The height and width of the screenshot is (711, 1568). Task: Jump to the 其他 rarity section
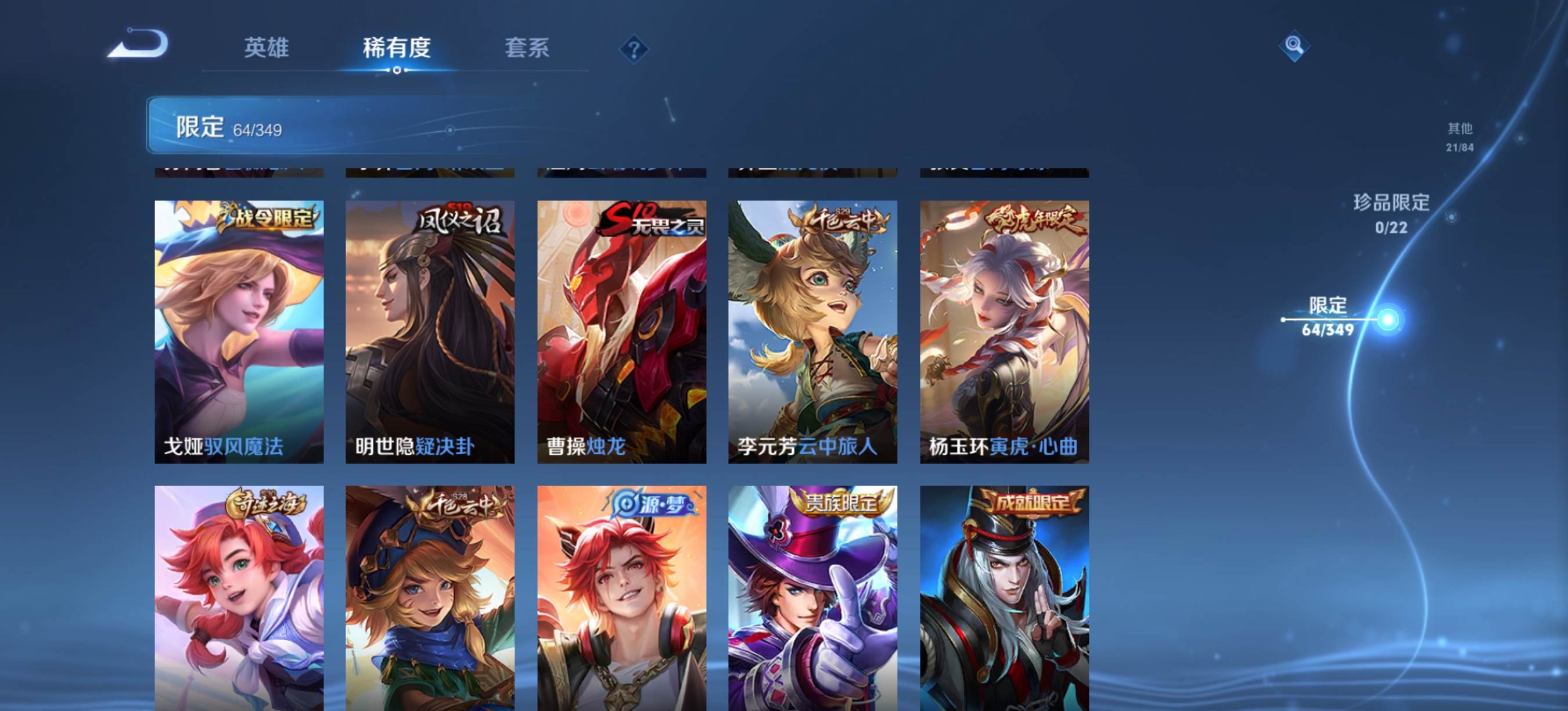tap(1459, 137)
